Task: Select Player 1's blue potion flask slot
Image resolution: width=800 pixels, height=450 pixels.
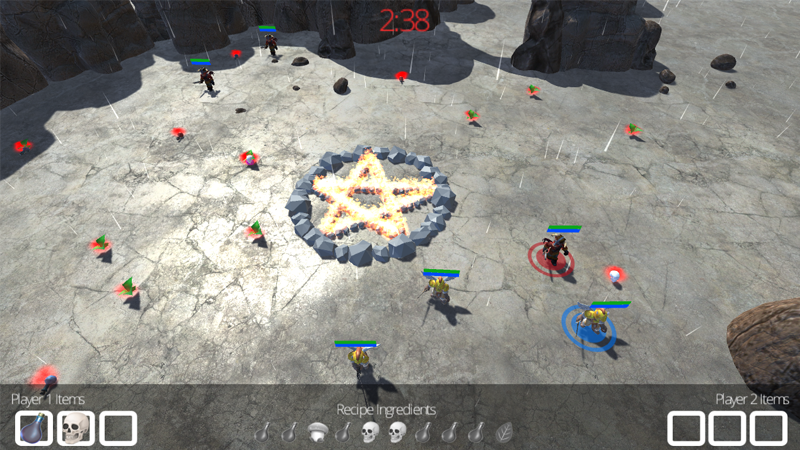Action: 34,428
